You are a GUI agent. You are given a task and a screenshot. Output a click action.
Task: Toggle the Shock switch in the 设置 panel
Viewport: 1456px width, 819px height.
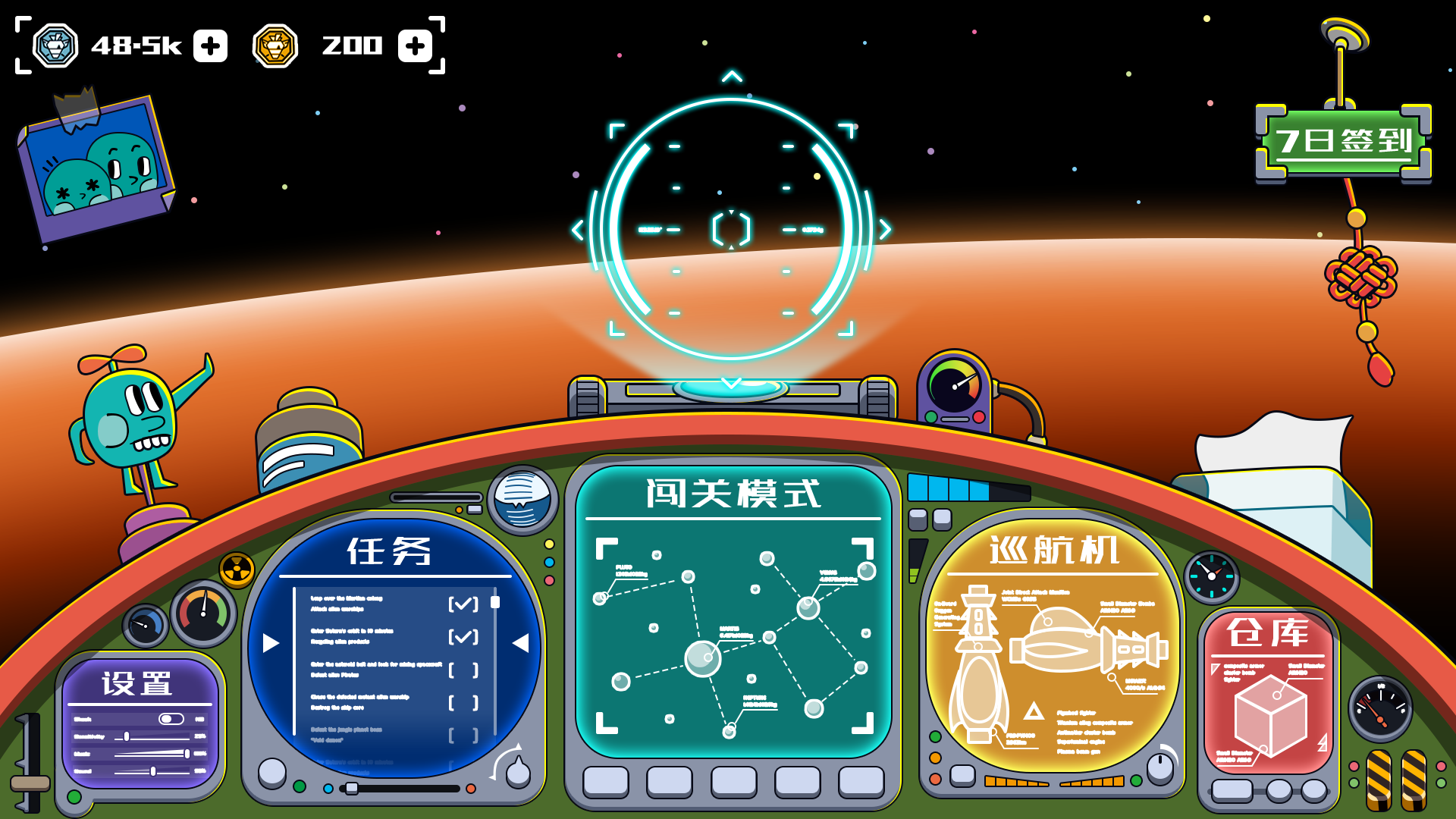coord(171,717)
